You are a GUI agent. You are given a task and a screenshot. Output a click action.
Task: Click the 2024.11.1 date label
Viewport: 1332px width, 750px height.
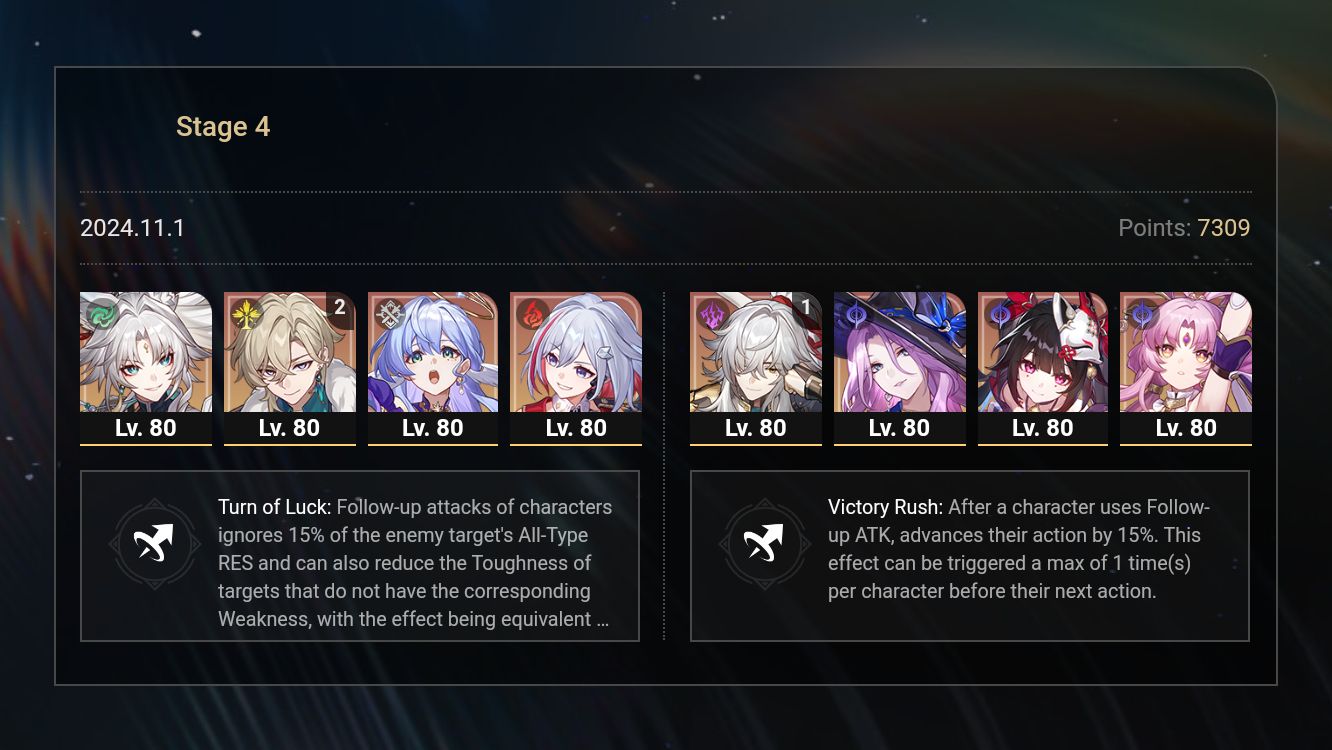(131, 228)
